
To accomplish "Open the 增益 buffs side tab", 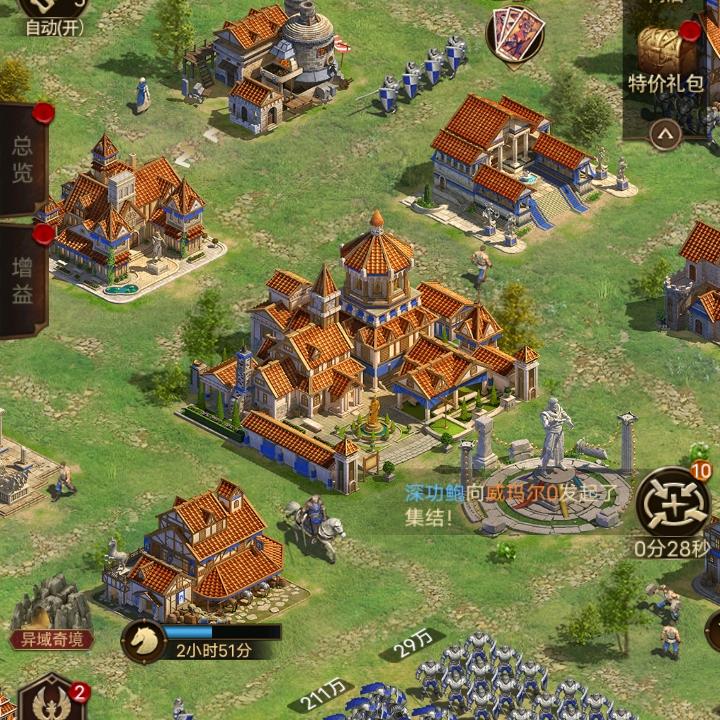I will [x=22, y=280].
